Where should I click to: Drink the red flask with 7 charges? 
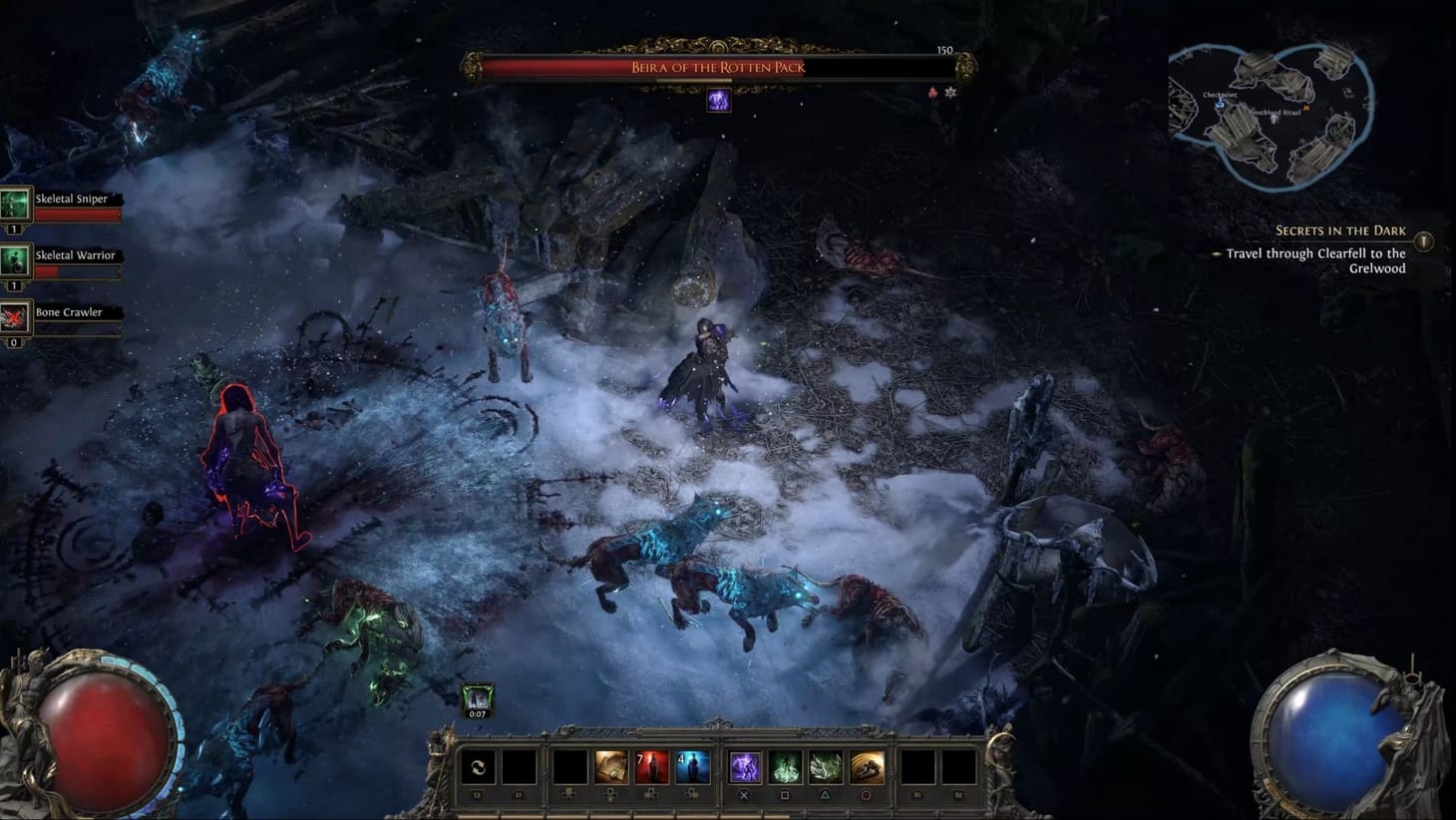coord(653,768)
